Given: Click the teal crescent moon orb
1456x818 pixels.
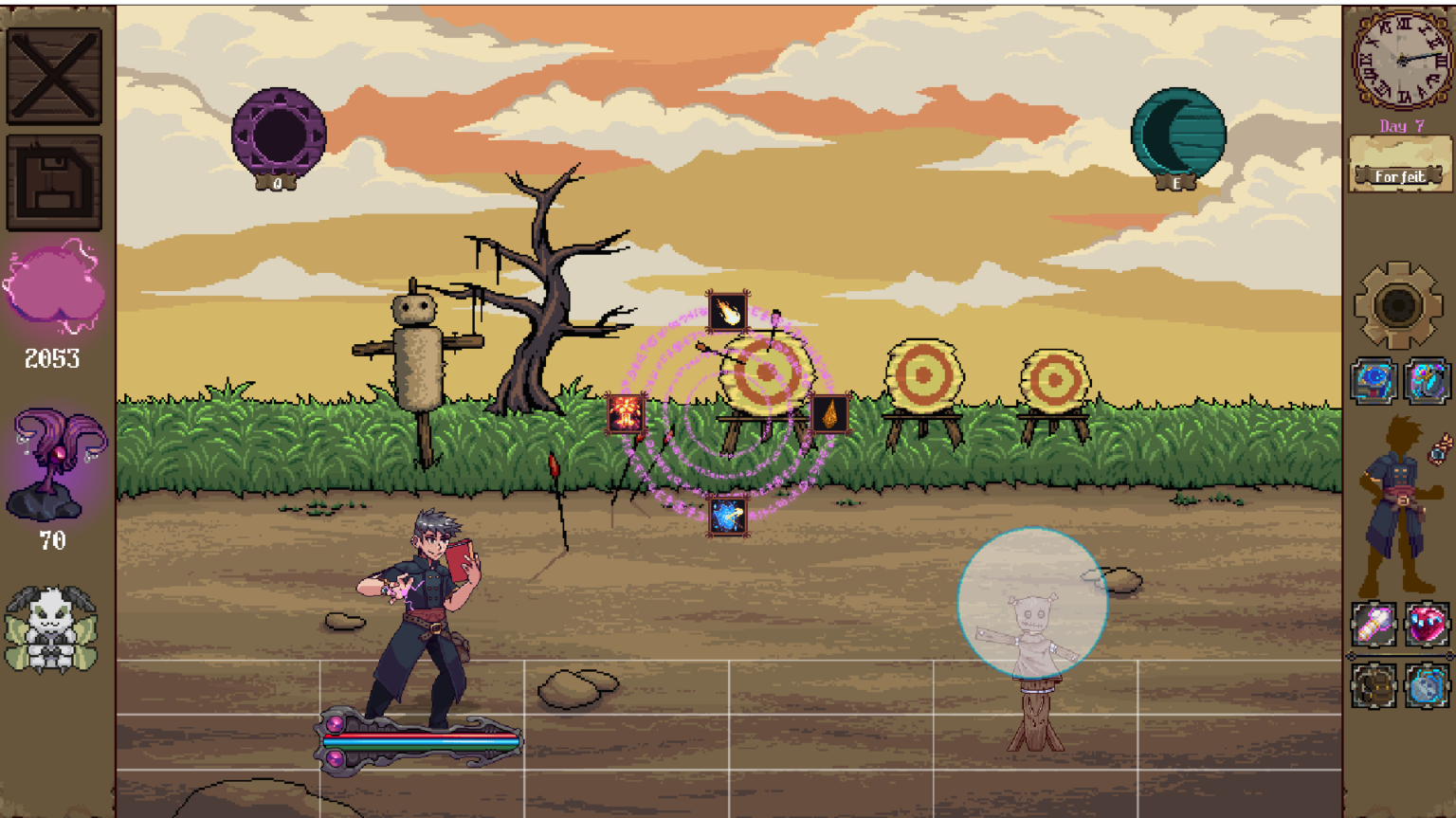Looking at the screenshot, I should [x=1178, y=134].
